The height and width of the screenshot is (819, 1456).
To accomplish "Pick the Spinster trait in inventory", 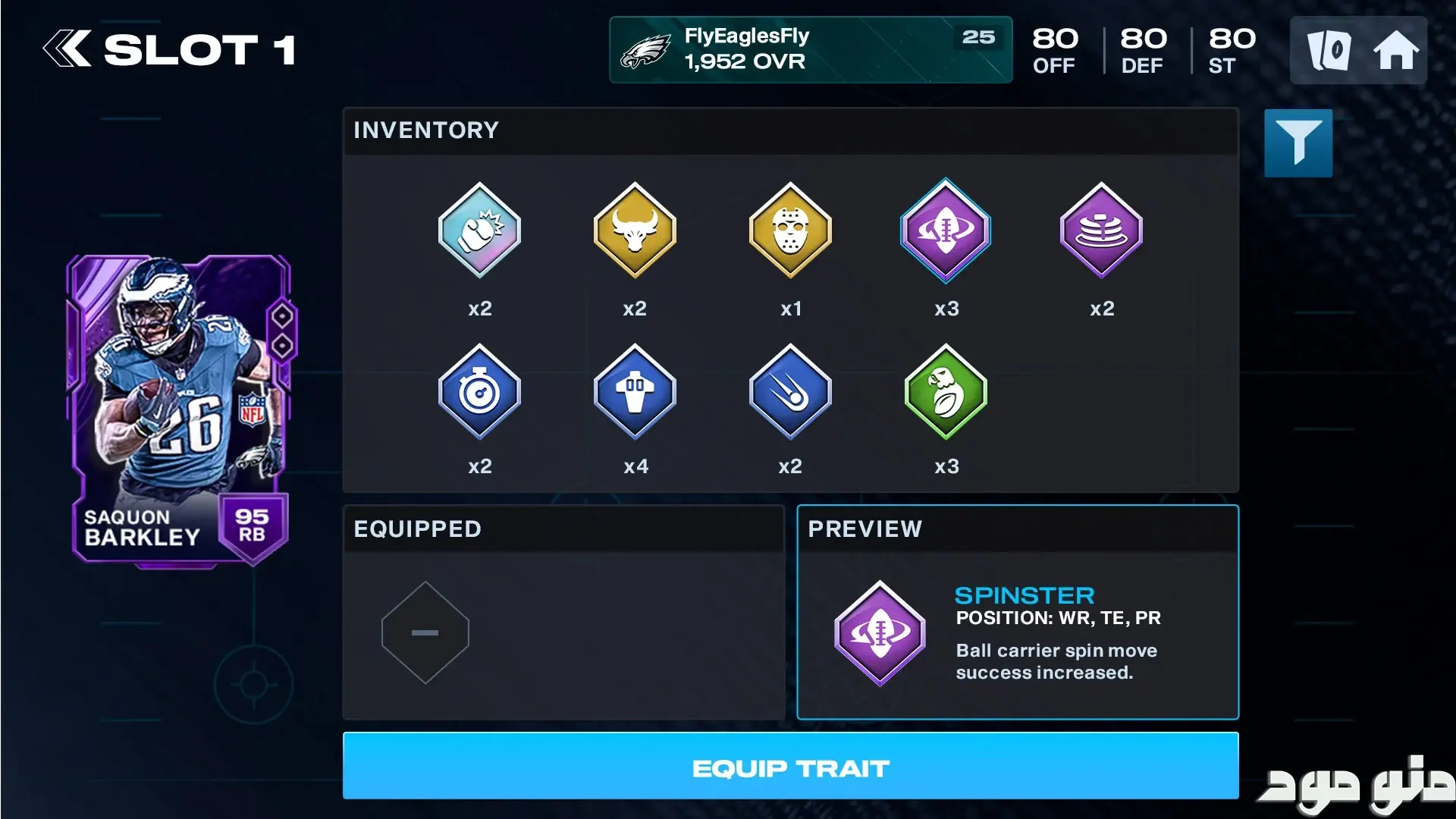I will pyautogui.click(x=946, y=231).
